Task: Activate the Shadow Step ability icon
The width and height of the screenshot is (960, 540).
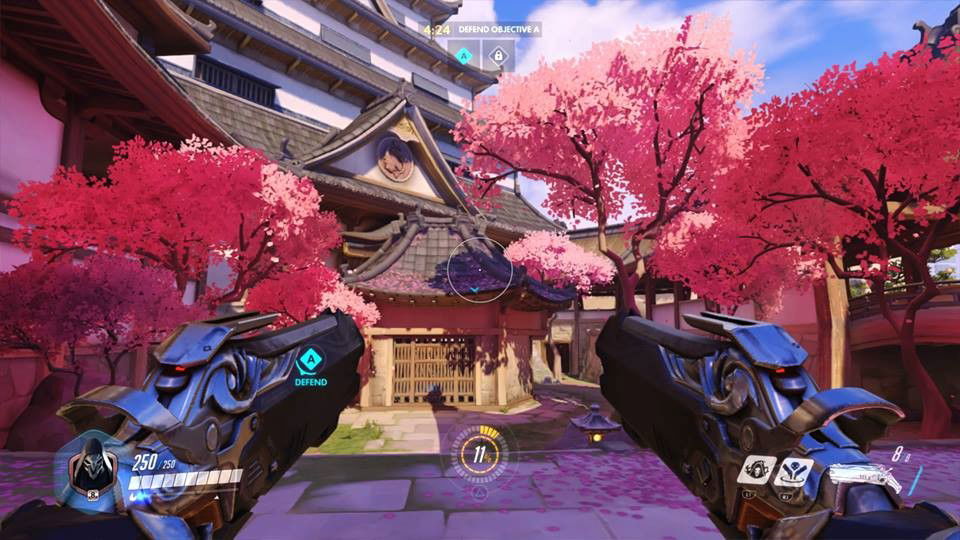Action: click(791, 471)
